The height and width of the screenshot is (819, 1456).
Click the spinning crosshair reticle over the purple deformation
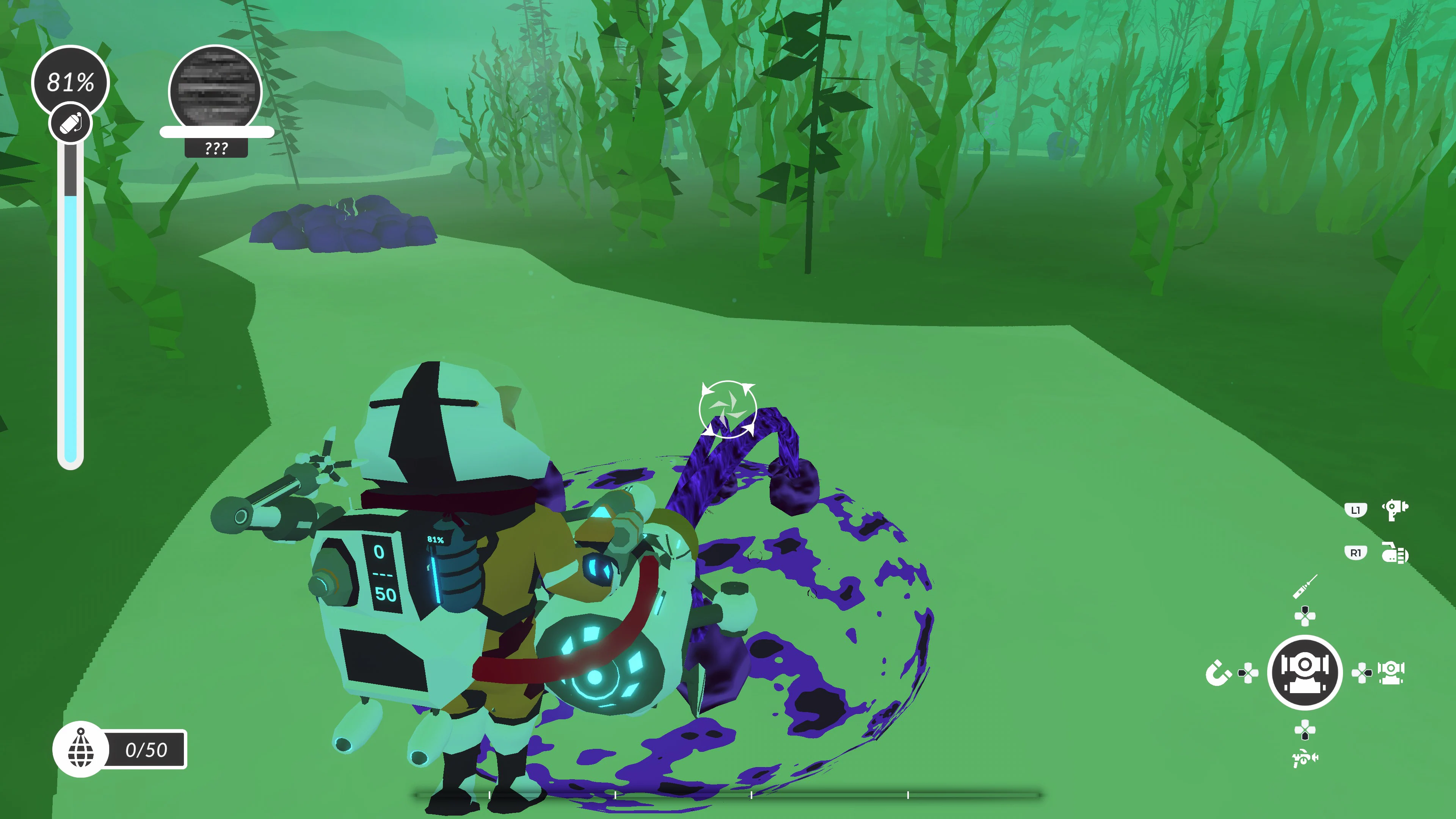pos(729,410)
